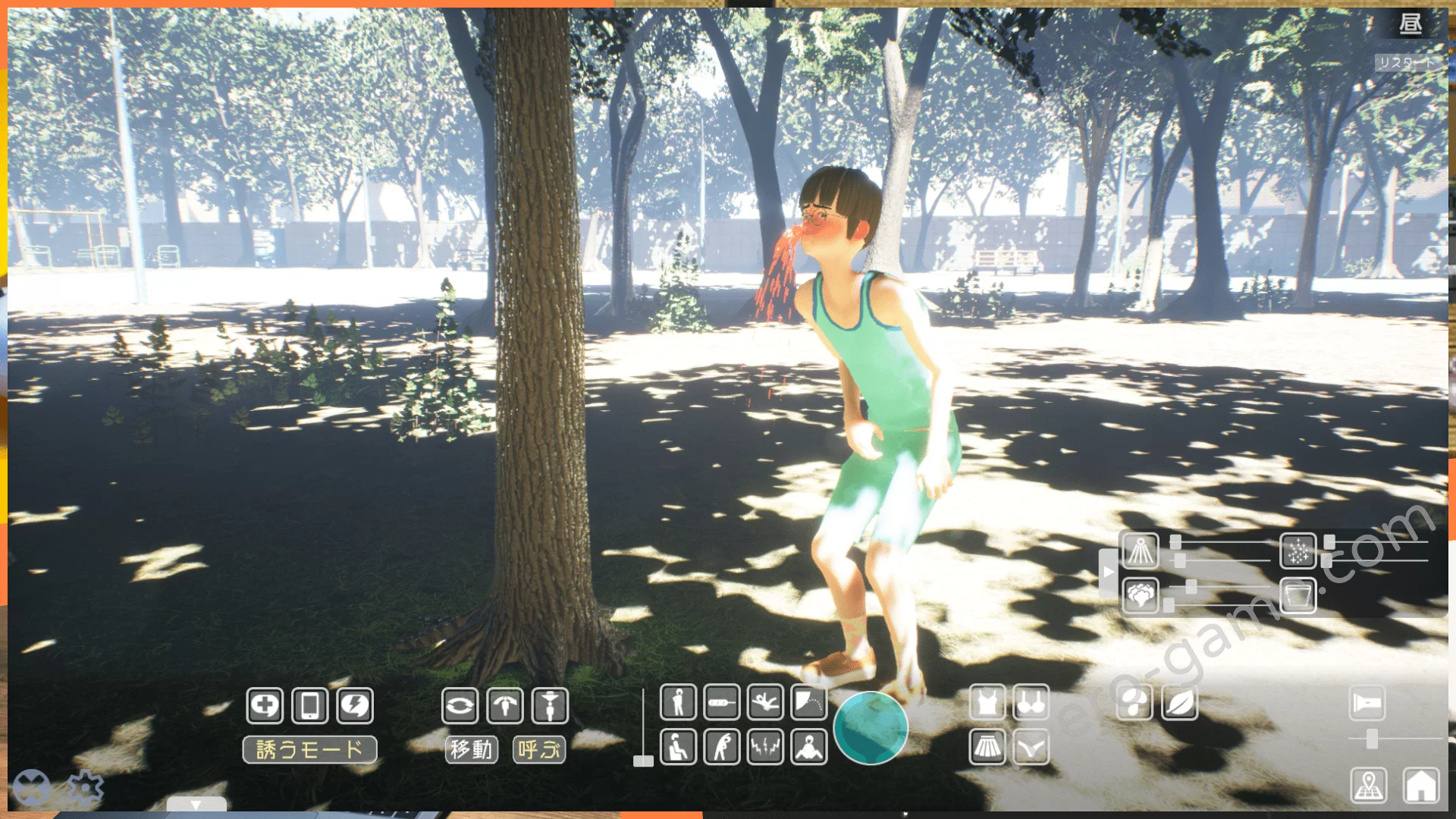Viewport: 1456px width, 819px height.
Task: Open the smartphone icon
Action: (x=309, y=706)
